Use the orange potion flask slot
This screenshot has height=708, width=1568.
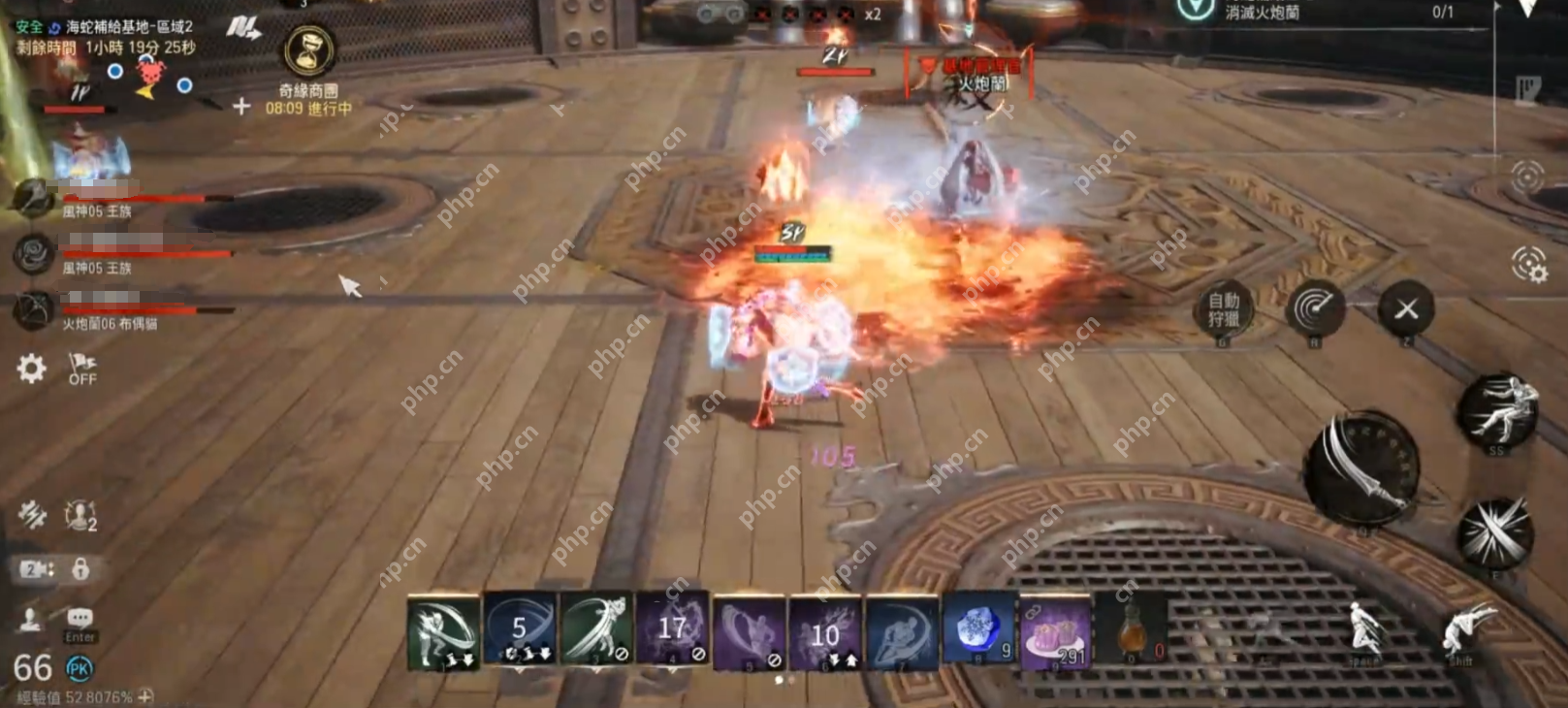click(1132, 631)
